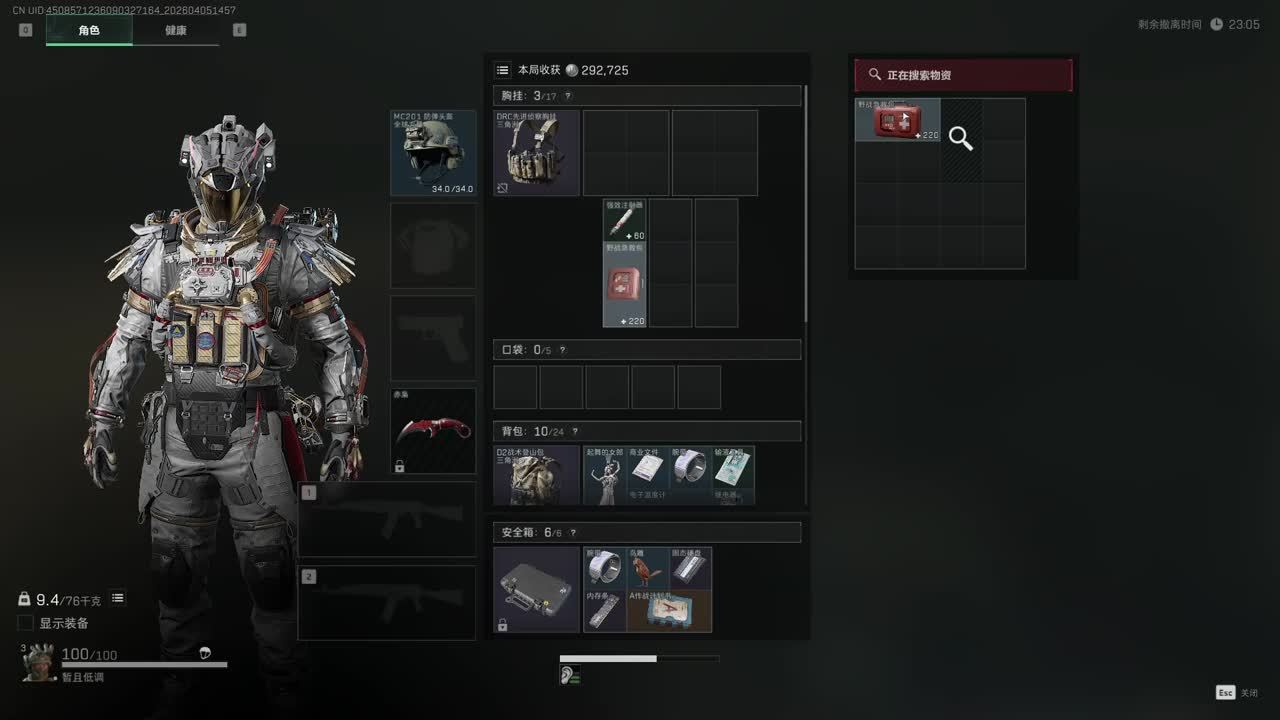Open the weight details list icon
The image size is (1280, 720).
click(118, 598)
